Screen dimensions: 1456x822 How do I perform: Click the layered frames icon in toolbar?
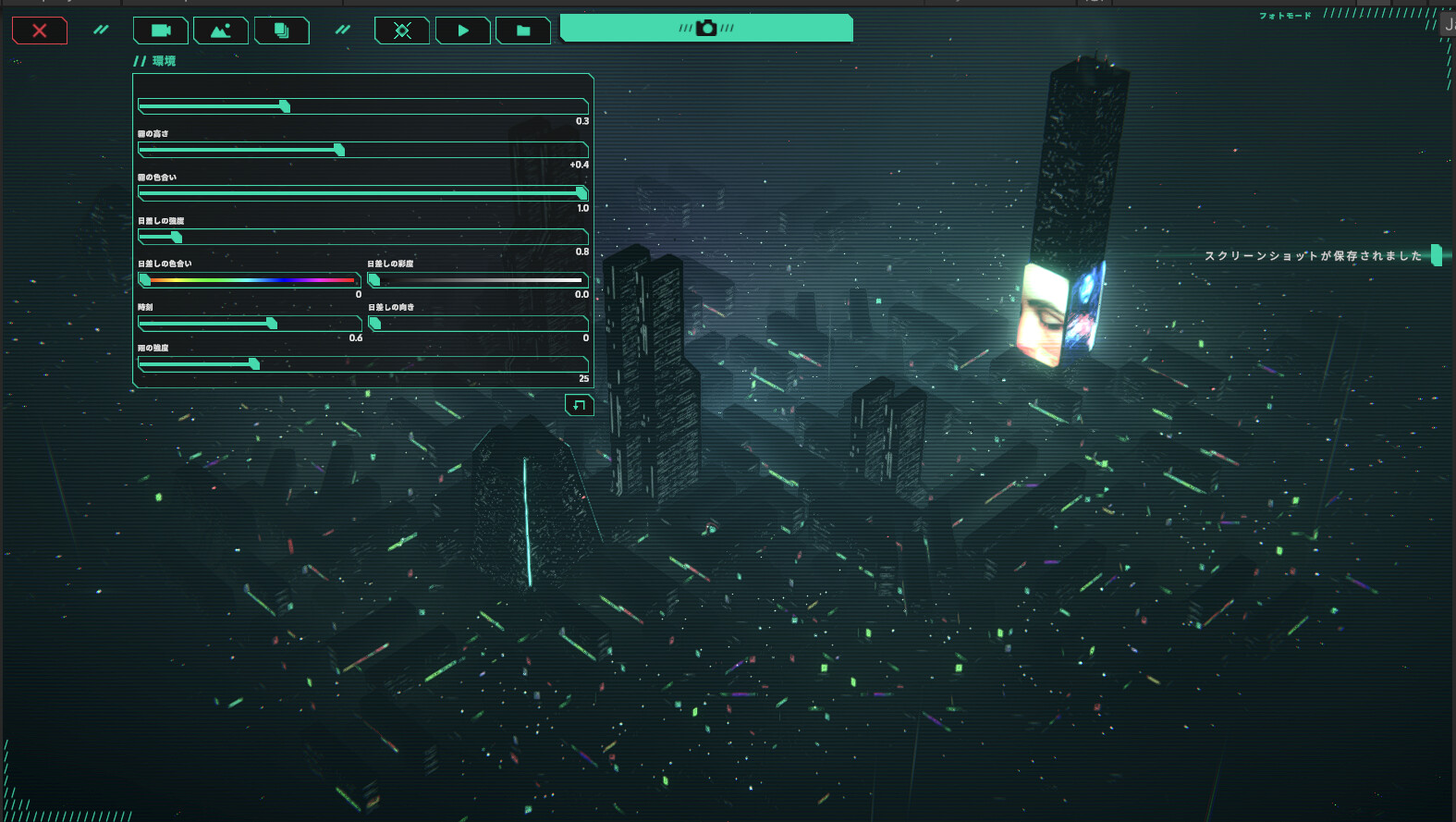point(281,31)
